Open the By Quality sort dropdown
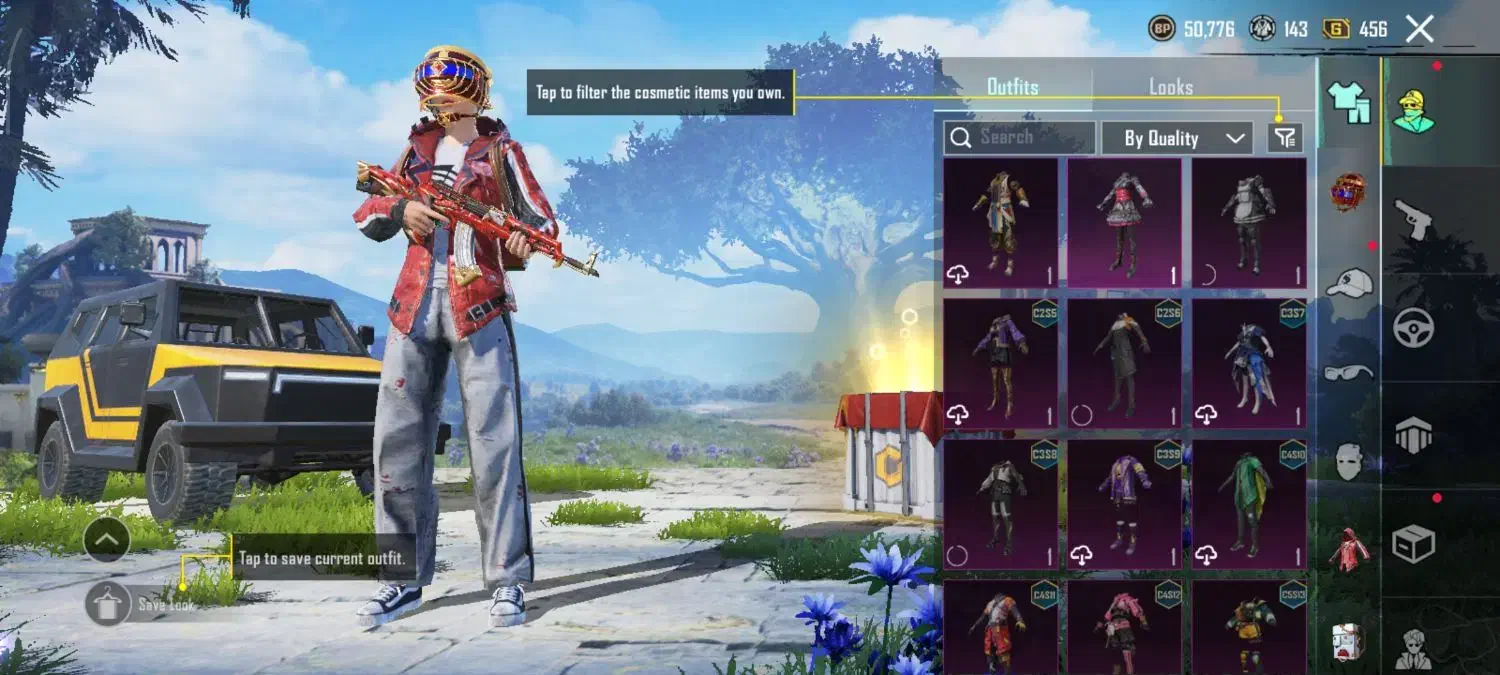Viewport: 1500px width, 675px height. [x=1177, y=138]
